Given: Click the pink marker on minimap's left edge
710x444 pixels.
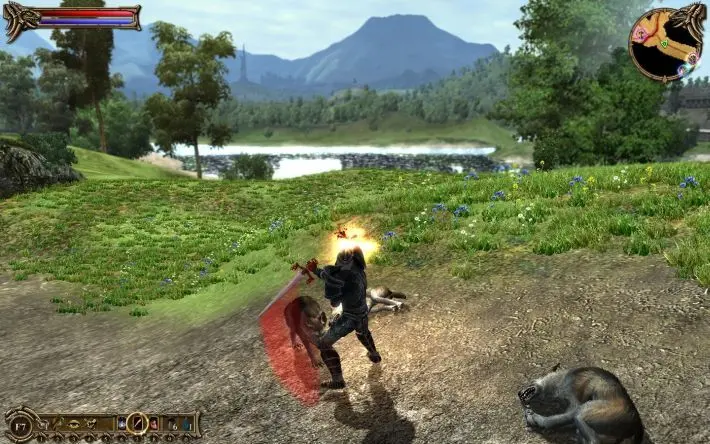Looking at the screenshot, I should tap(641, 34).
